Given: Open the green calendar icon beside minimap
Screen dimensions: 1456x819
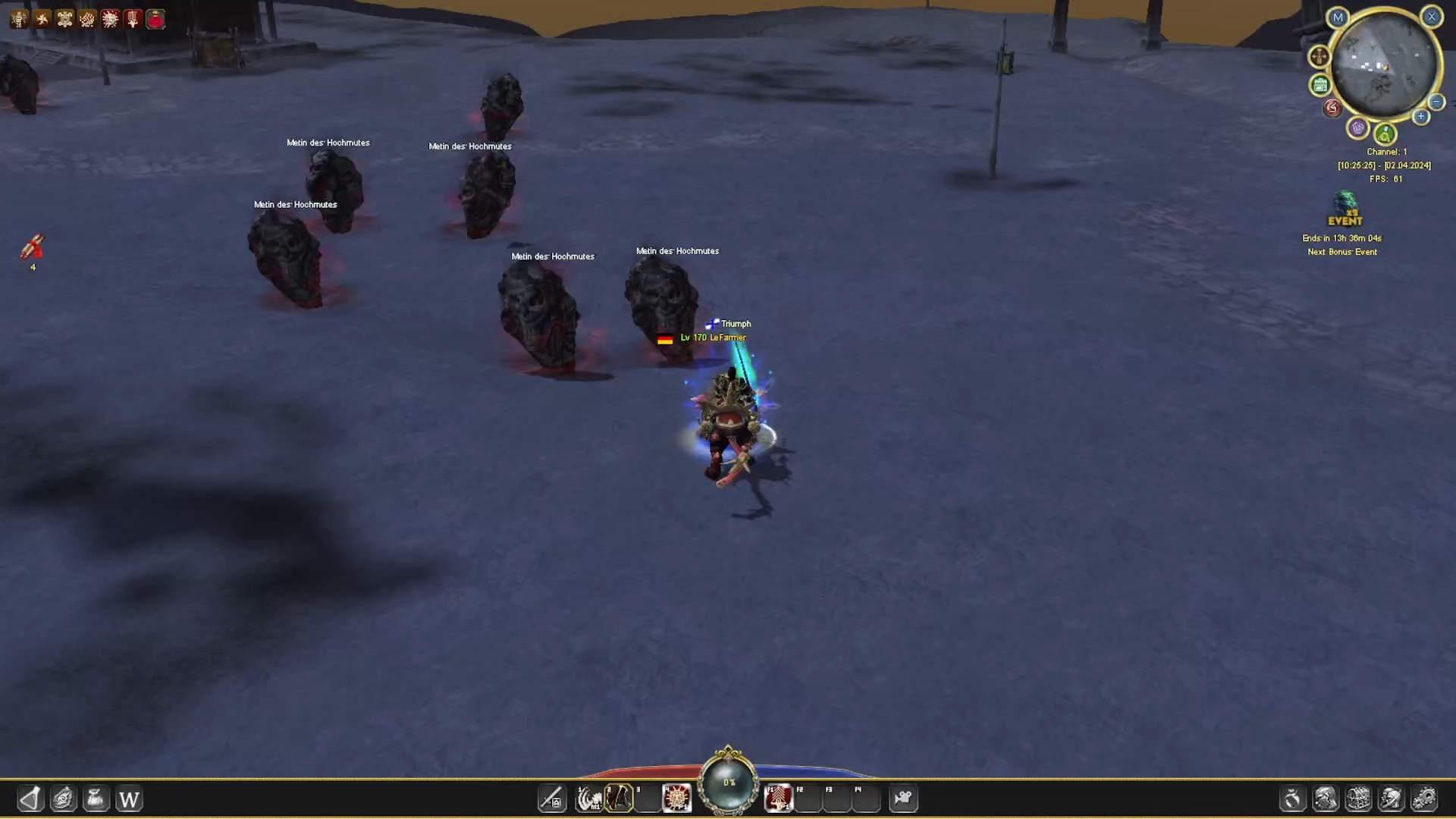Looking at the screenshot, I should (1320, 85).
